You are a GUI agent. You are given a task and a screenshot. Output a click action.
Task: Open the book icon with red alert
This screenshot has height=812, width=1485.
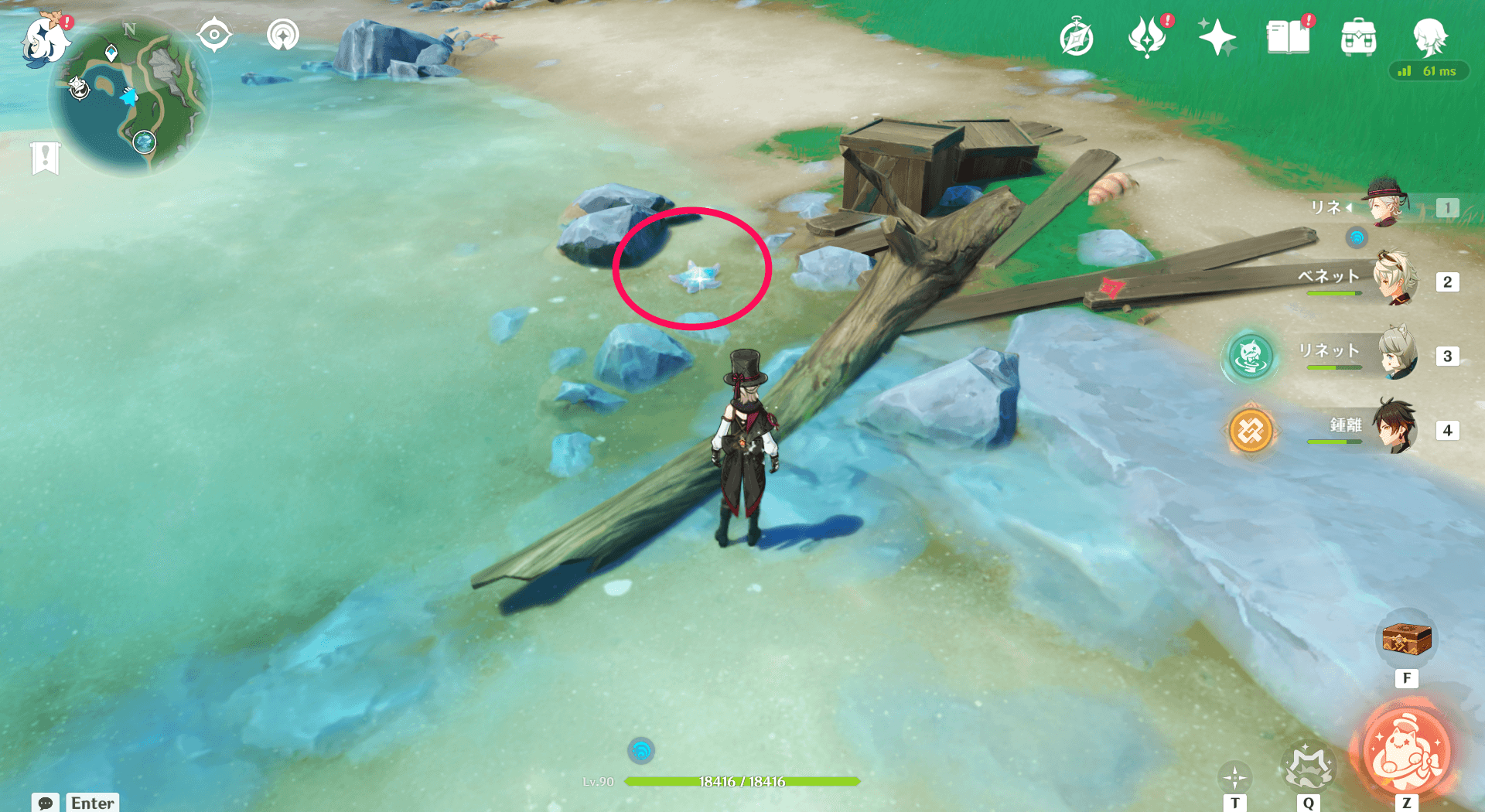pyautogui.click(x=1288, y=37)
